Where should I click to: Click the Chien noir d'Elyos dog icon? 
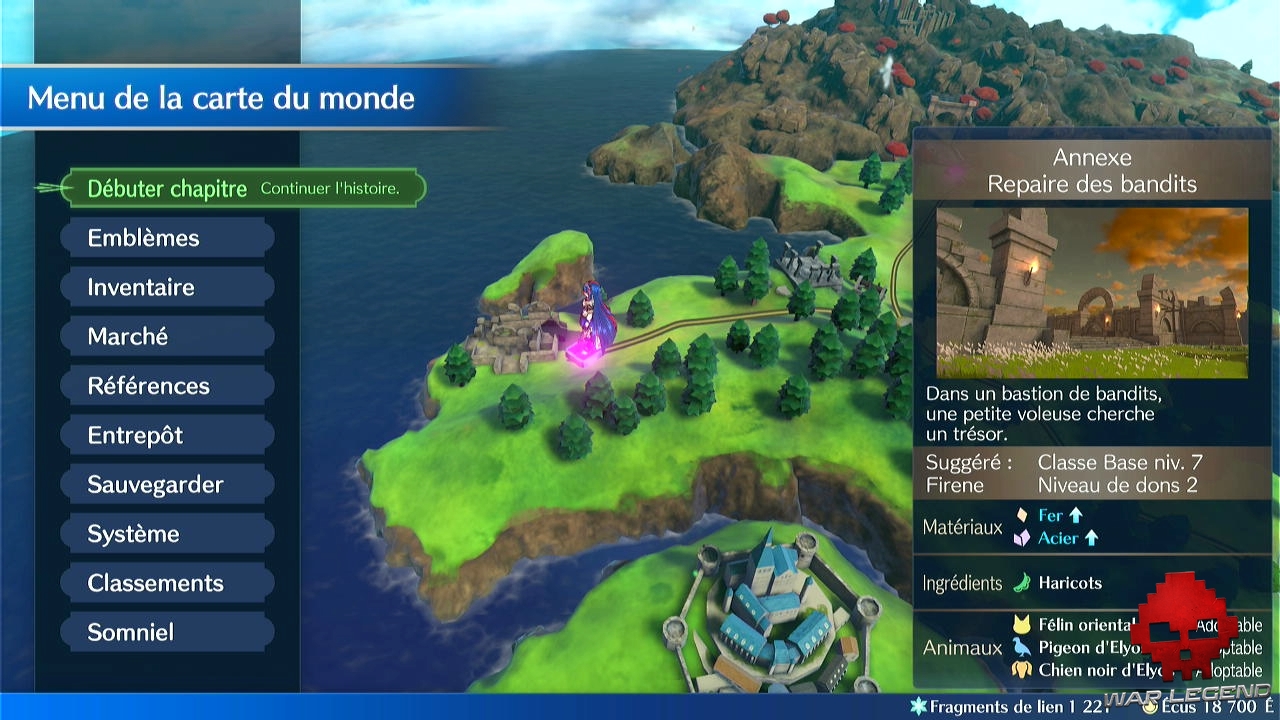pos(1023,669)
